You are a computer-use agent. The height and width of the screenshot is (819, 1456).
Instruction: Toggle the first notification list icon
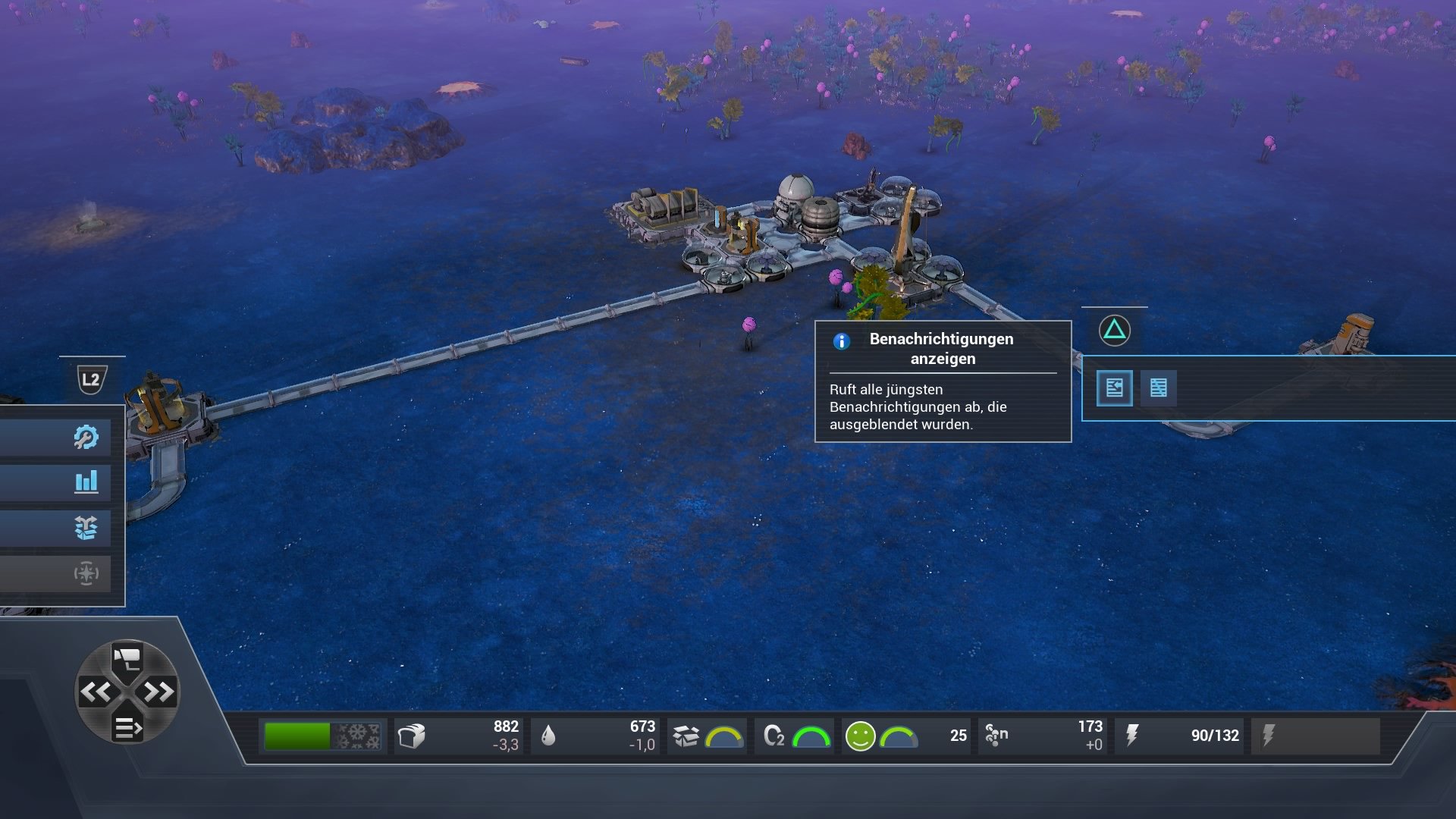1114,388
